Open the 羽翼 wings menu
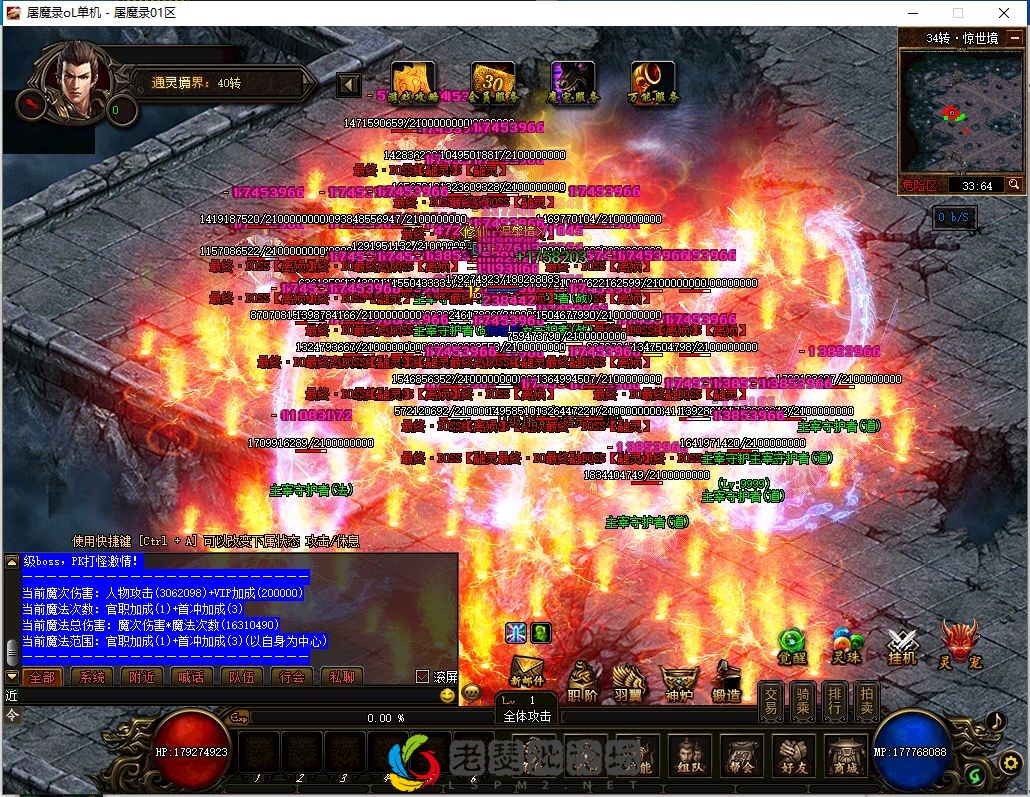 click(628, 683)
